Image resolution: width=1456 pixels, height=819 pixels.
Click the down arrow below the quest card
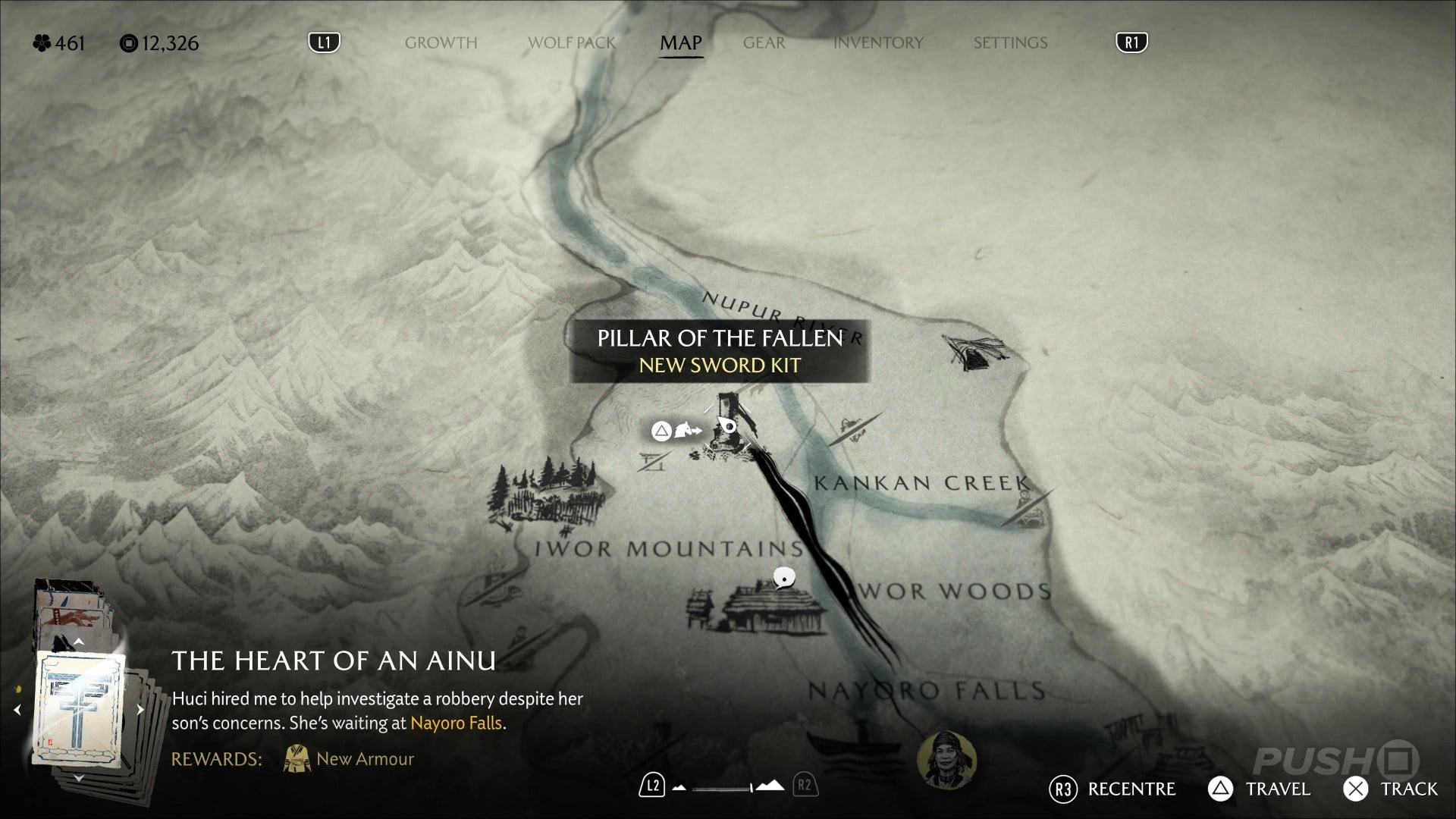click(x=79, y=779)
